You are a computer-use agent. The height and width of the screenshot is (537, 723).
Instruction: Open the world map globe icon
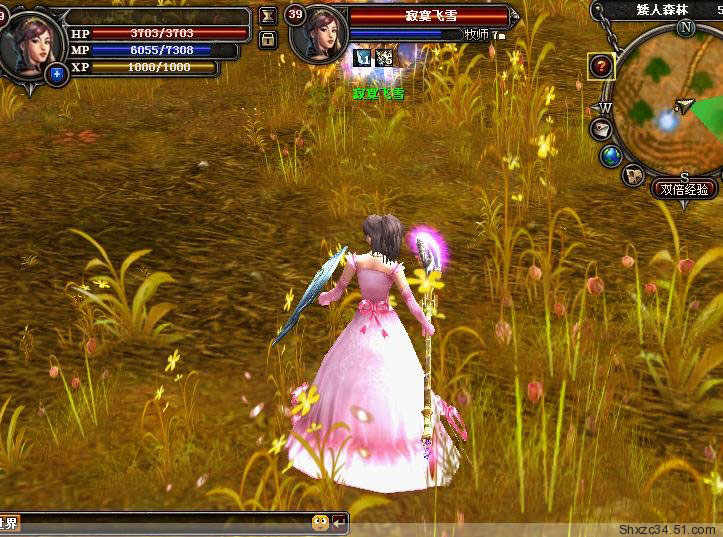tap(612, 156)
